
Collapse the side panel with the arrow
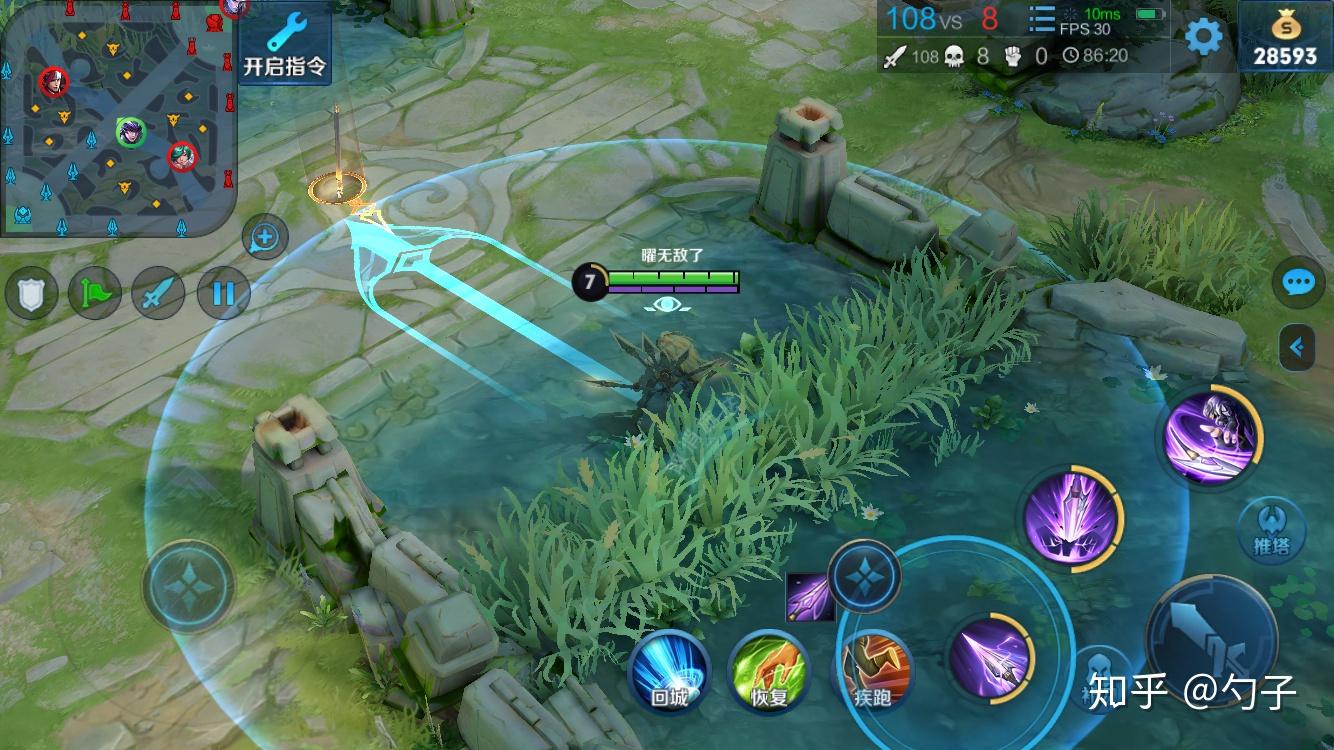pyautogui.click(x=1297, y=347)
